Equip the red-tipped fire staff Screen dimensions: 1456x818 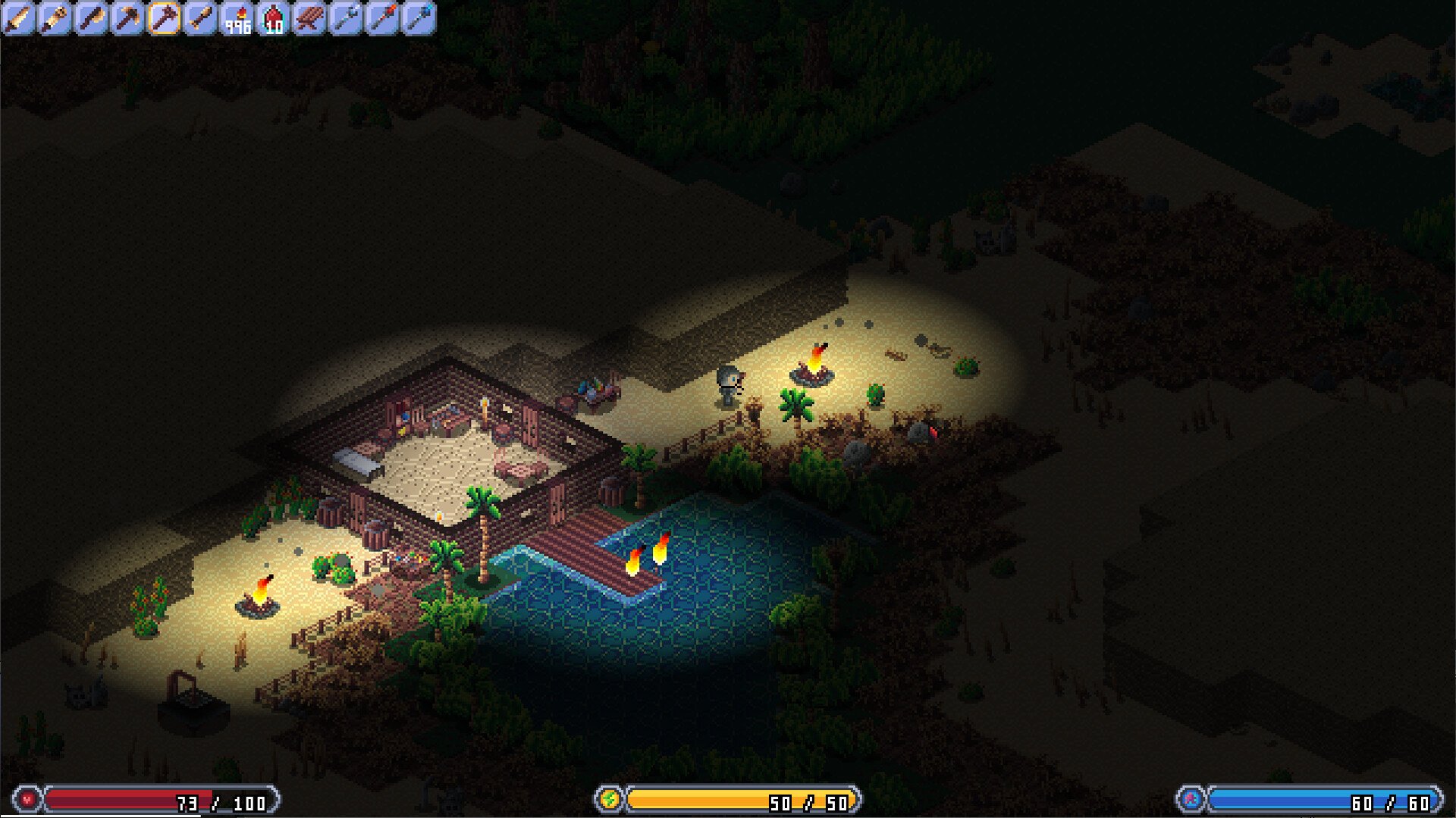[x=382, y=18]
